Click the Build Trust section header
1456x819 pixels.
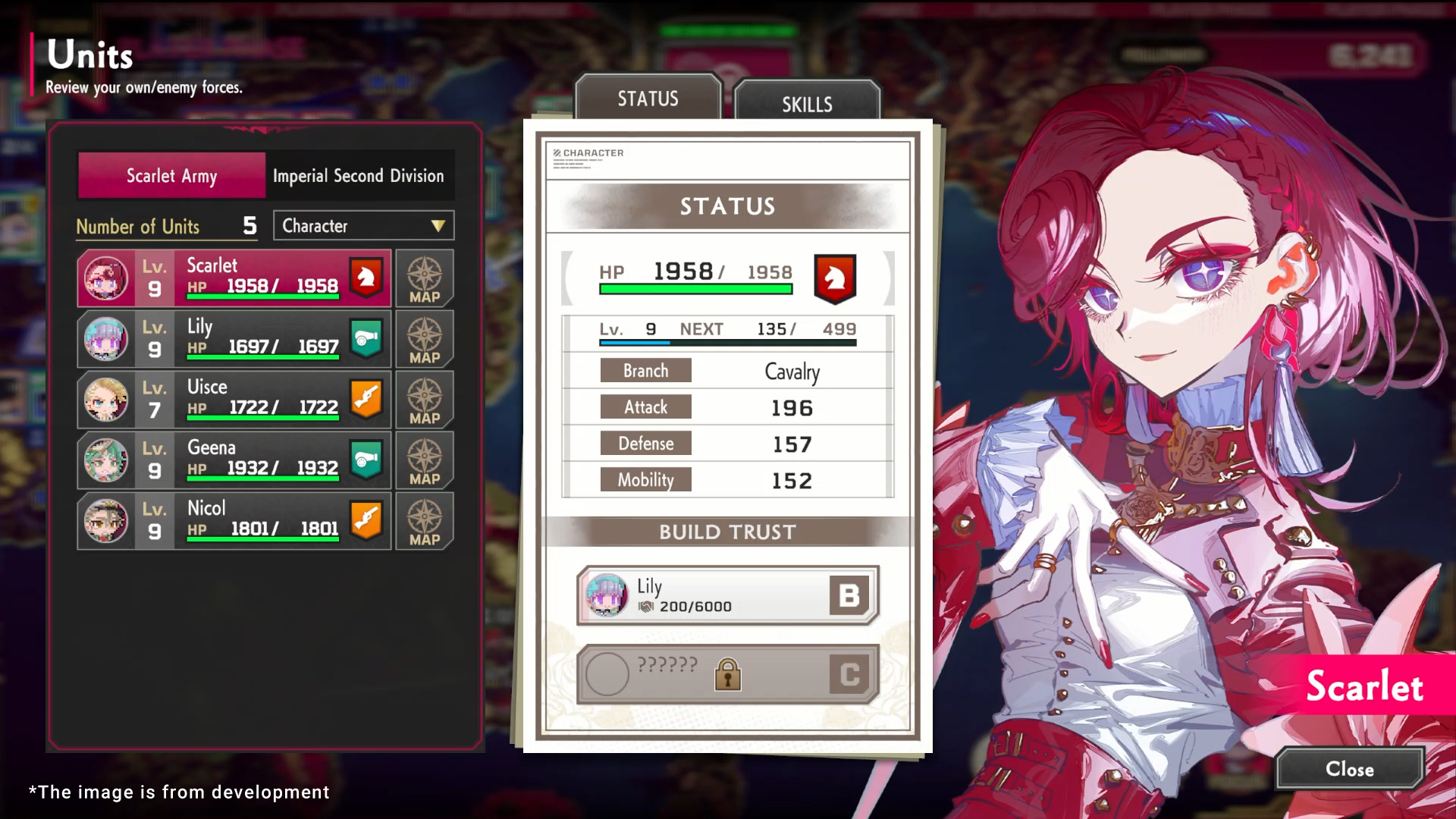point(726,532)
